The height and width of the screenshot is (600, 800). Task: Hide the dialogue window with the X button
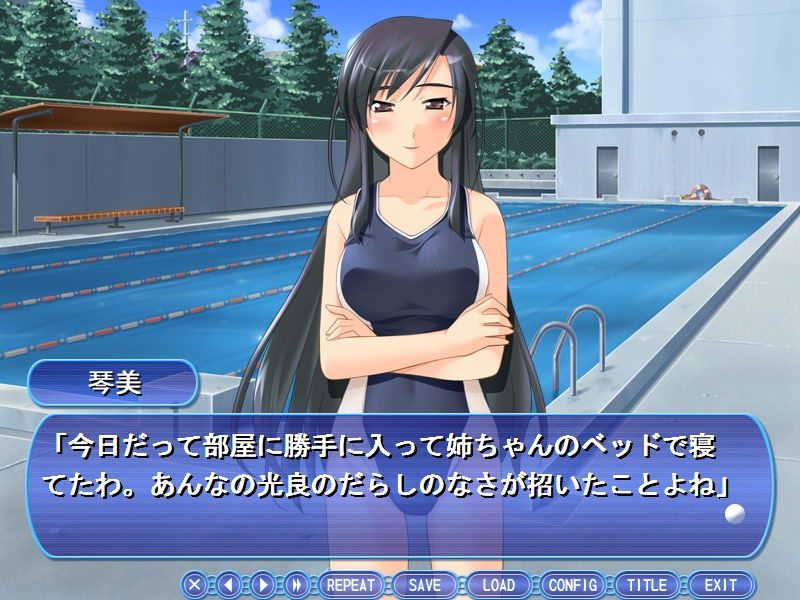click(195, 585)
